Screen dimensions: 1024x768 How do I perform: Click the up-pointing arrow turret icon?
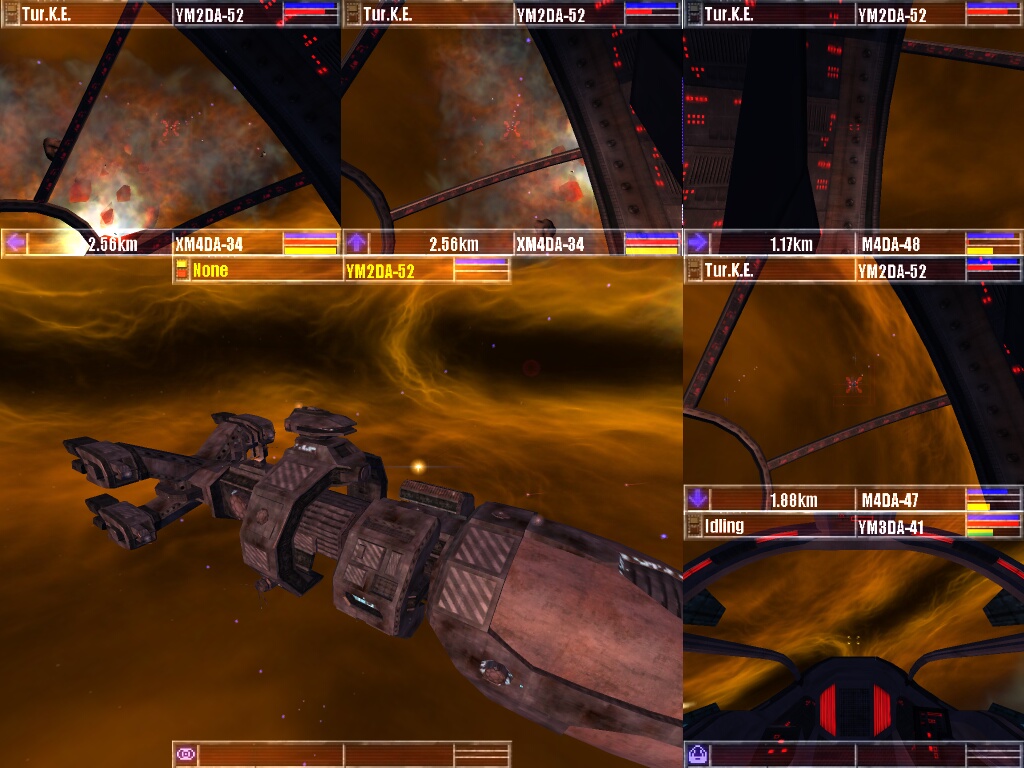pyautogui.click(x=356, y=243)
